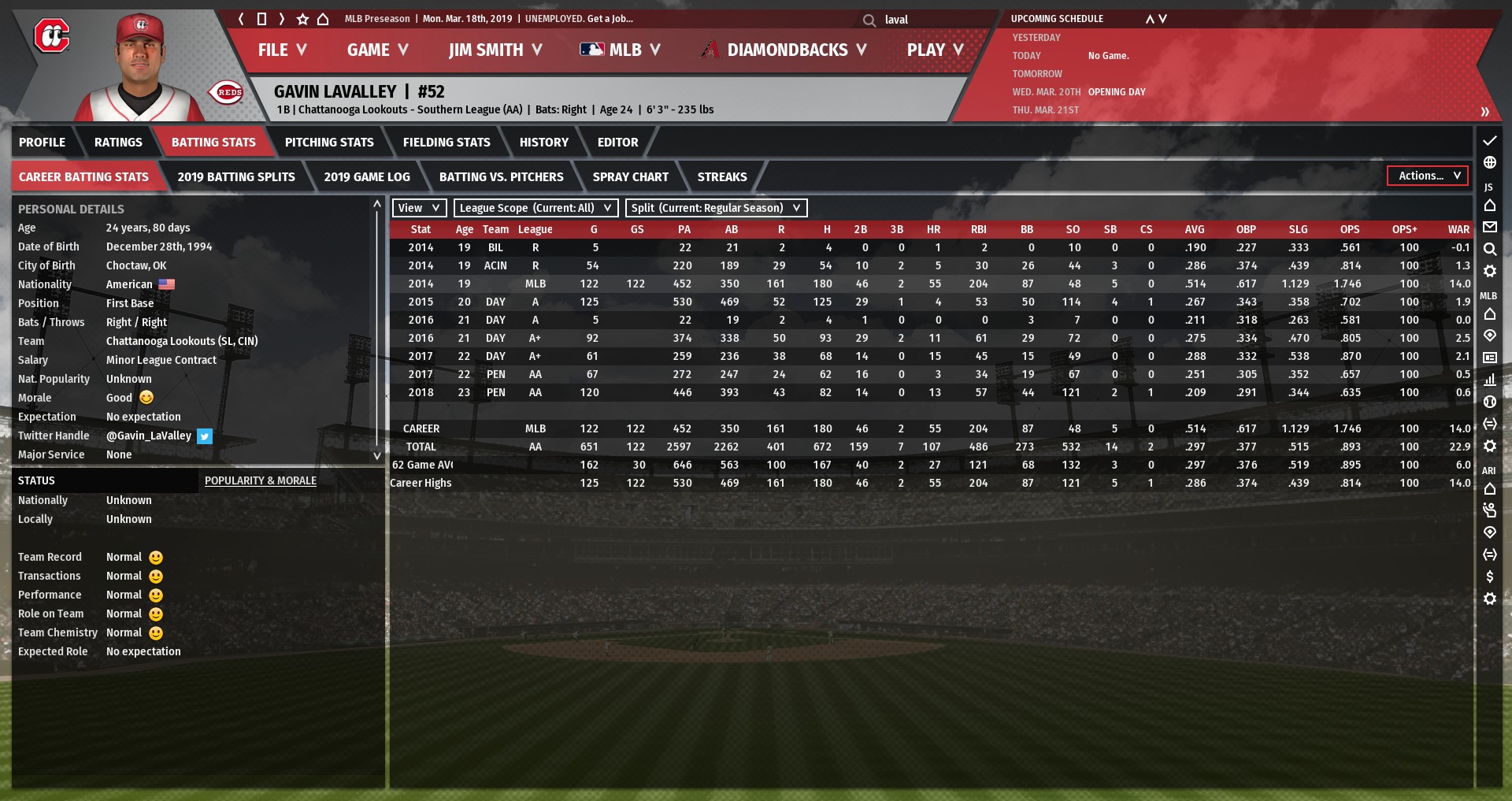Screen dimensions: 1512x801
Task: Expand the Split Regular Season dropdown
Action: tap(716, 208)
